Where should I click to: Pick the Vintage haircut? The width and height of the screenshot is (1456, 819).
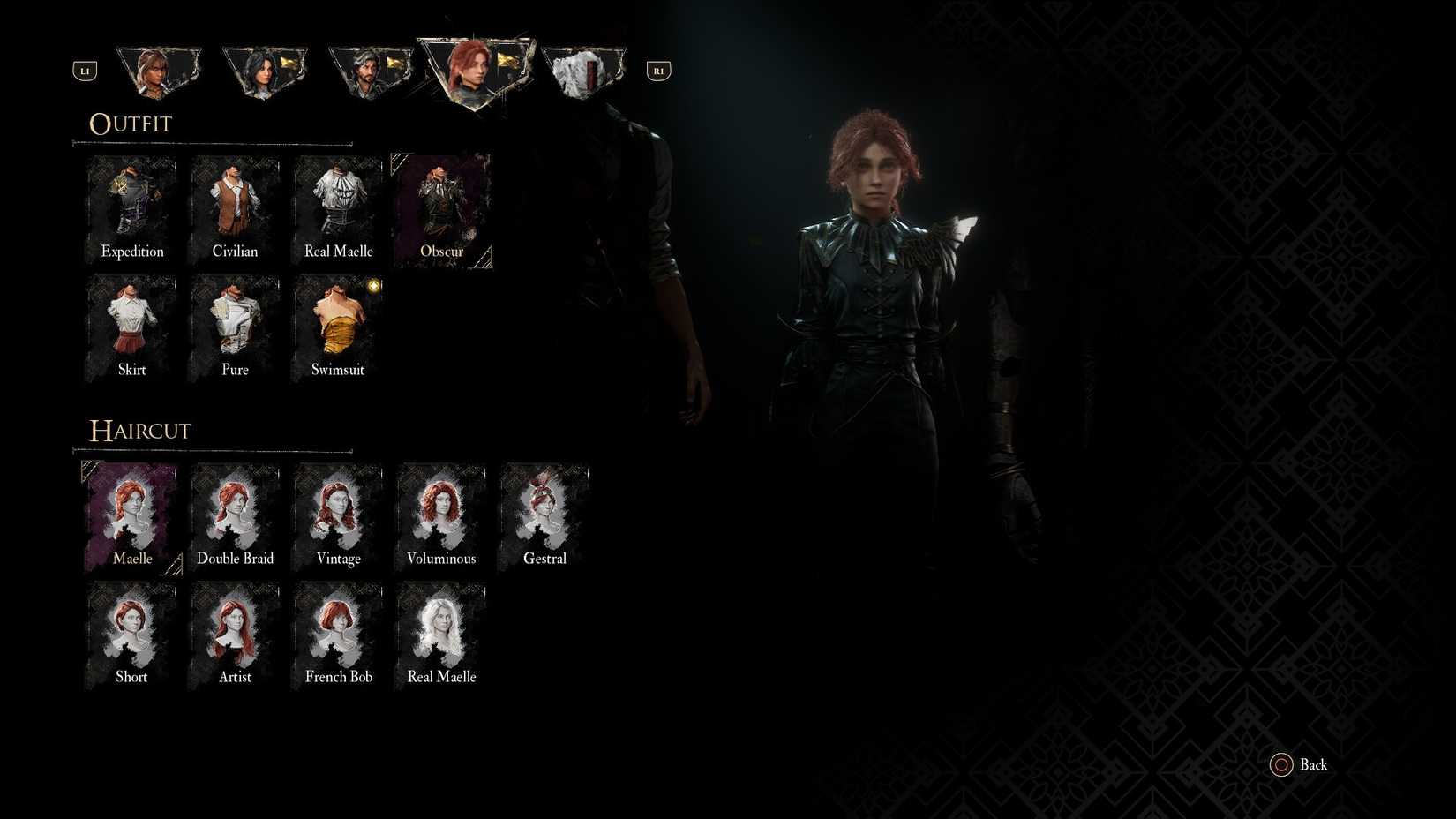pos(338,512)
